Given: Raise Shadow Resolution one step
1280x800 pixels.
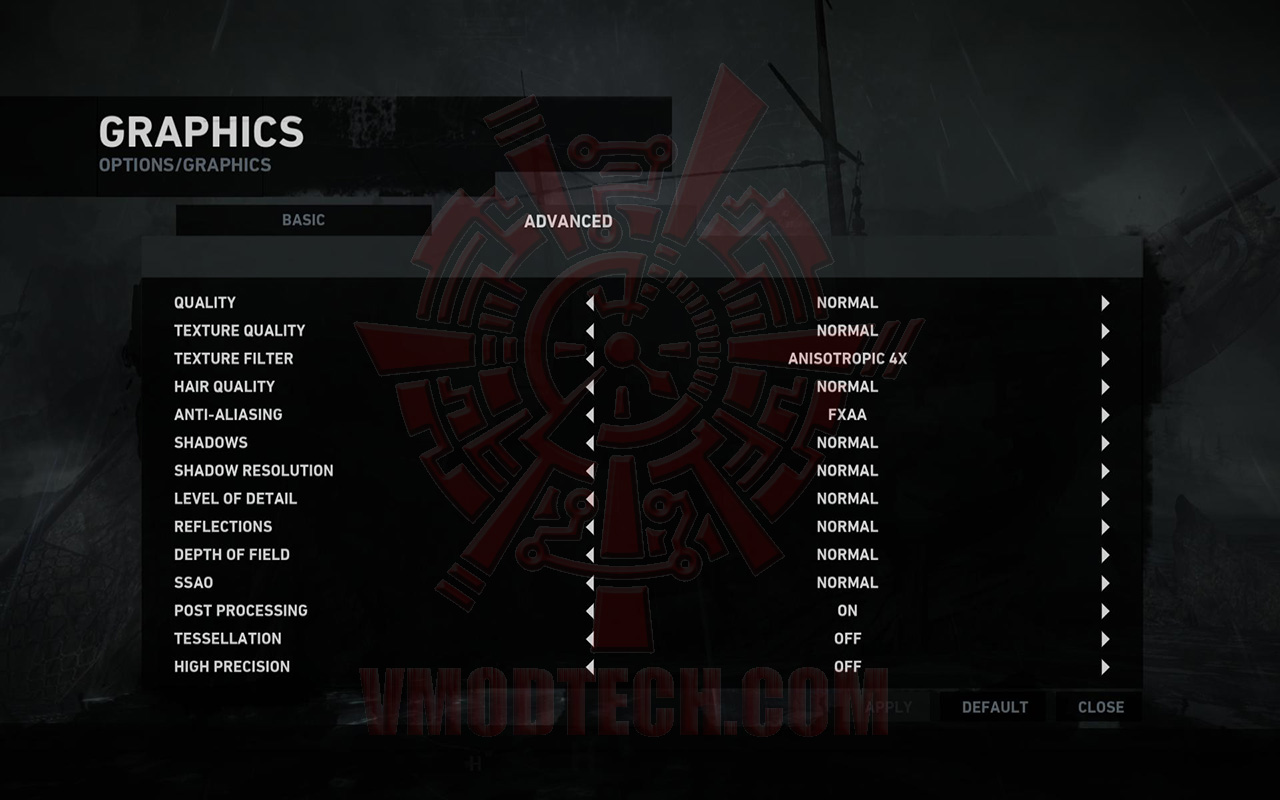Looking at the screenshot, I should (x=1104, y=470).
